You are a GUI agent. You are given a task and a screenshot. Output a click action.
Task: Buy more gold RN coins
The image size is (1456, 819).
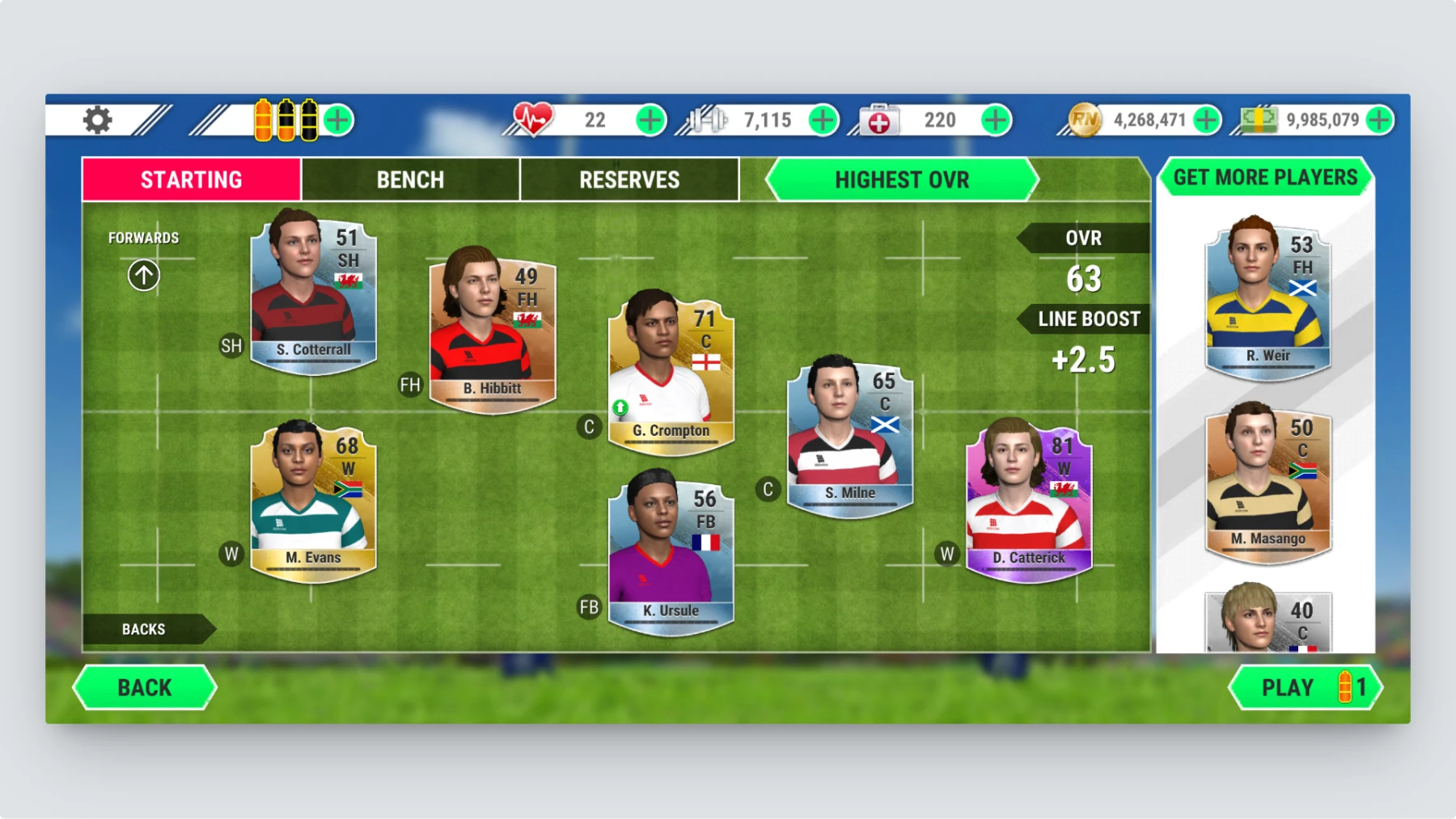(x=1206, y=120)
